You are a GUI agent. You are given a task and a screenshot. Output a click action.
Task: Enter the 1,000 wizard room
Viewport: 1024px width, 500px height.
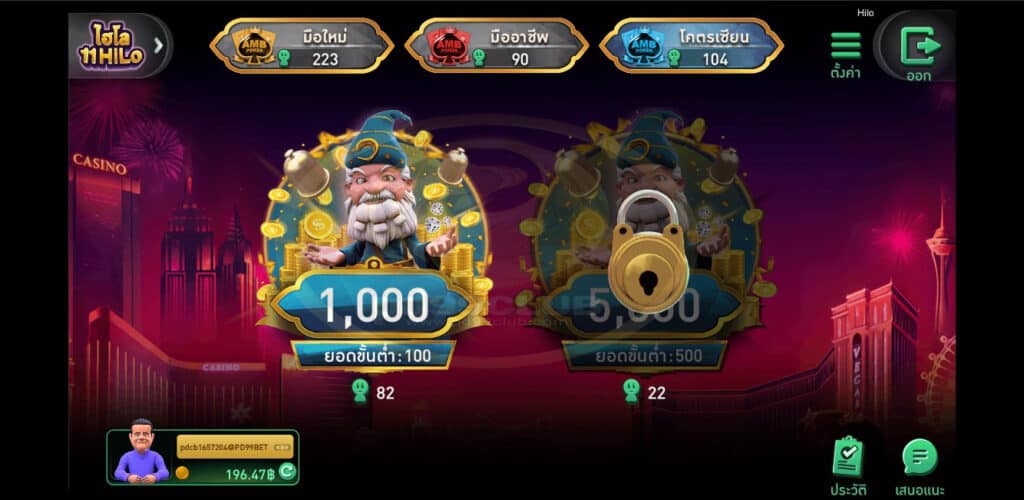pos(373,250)
